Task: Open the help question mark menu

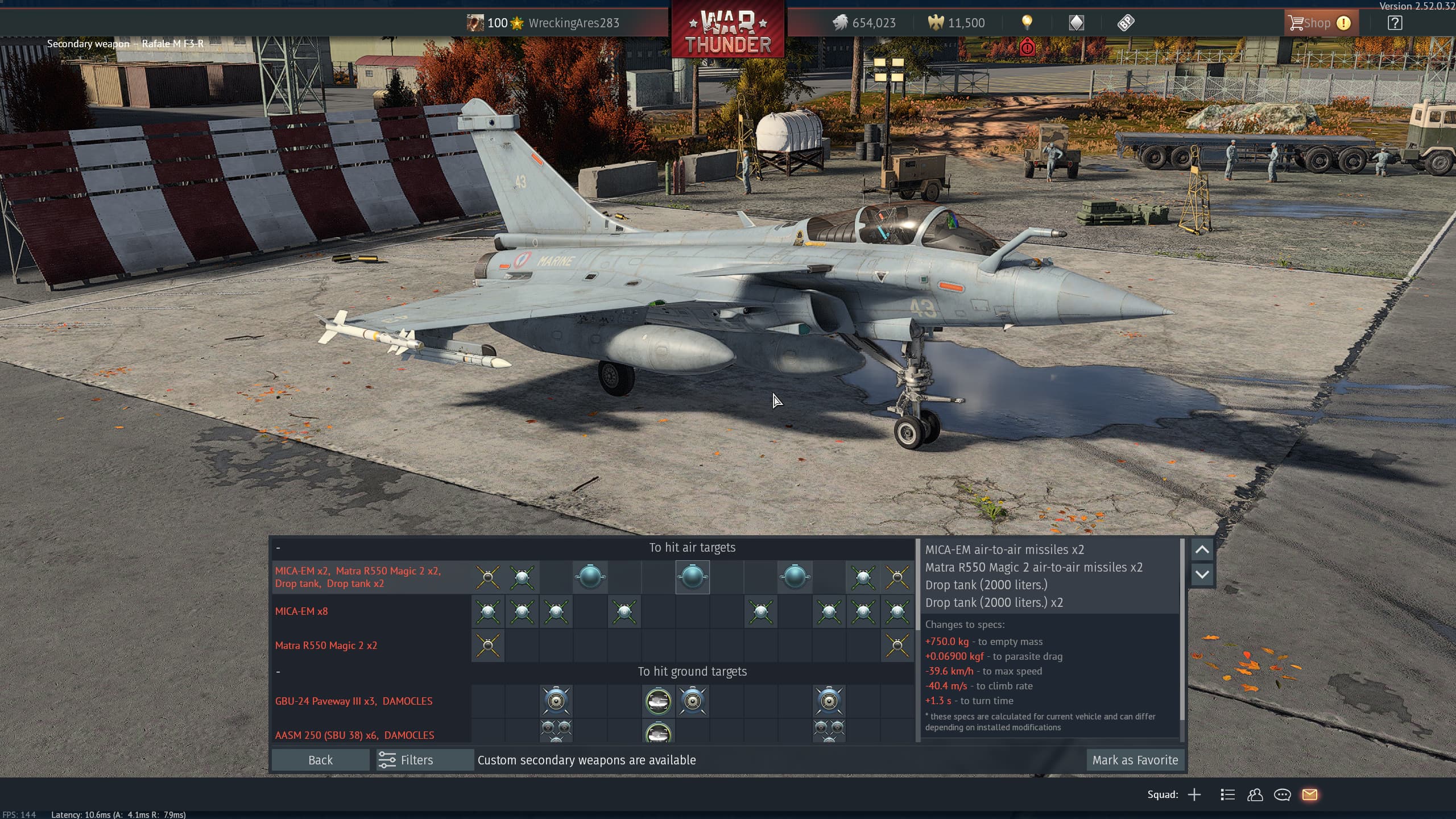Action: coord(1395,23)
